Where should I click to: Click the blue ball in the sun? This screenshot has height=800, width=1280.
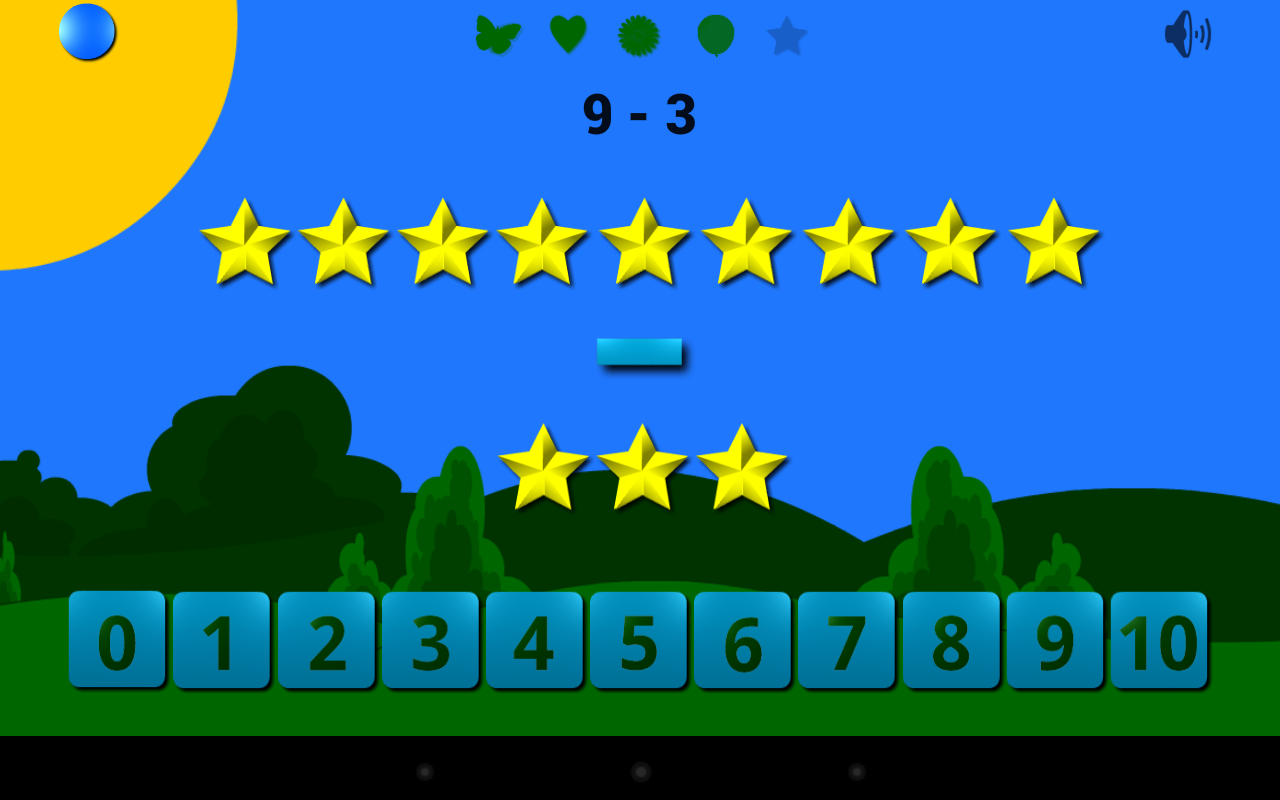[x=86, y=32]
